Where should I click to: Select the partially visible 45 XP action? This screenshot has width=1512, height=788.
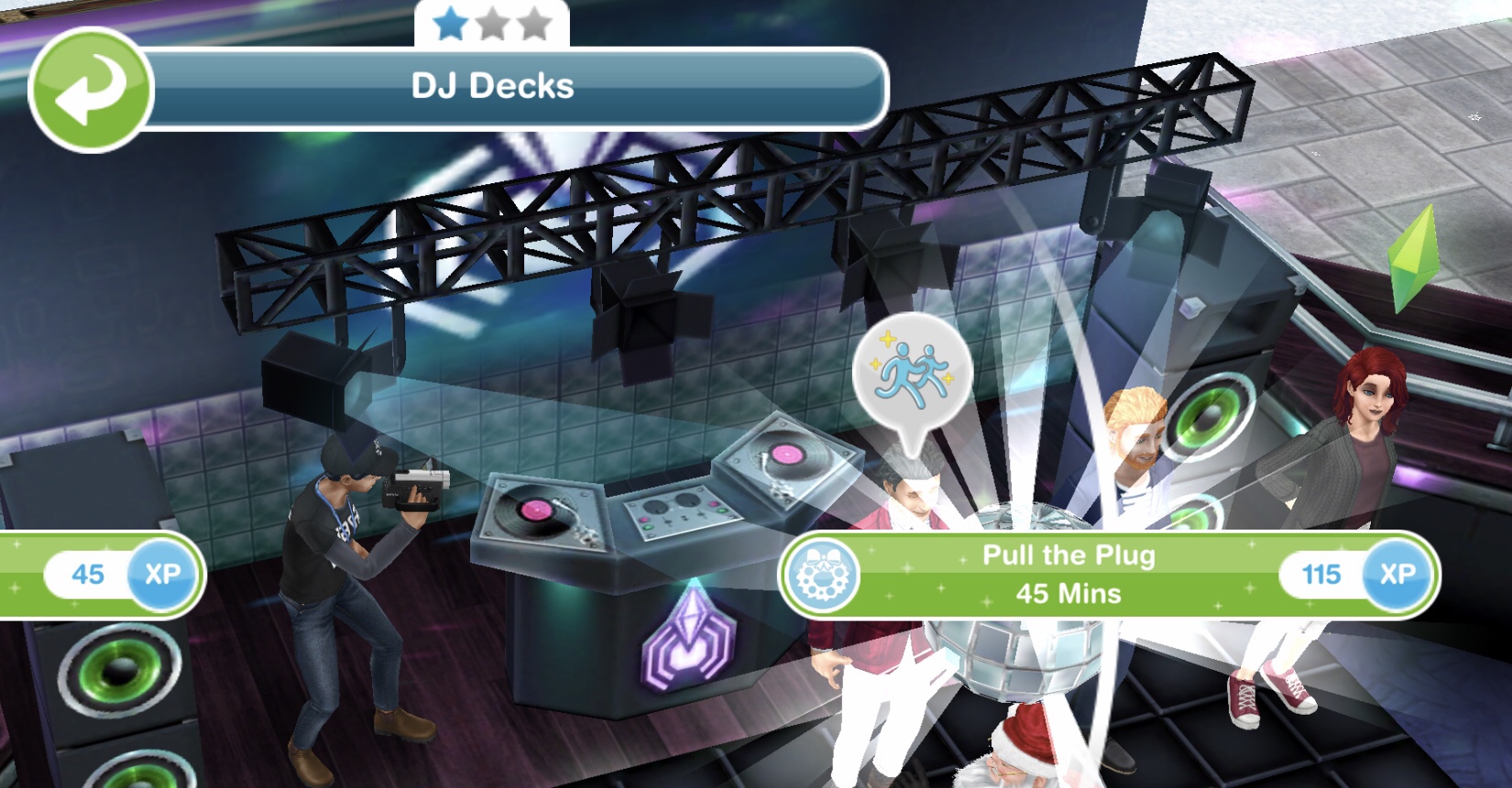(x=101, y=575)
